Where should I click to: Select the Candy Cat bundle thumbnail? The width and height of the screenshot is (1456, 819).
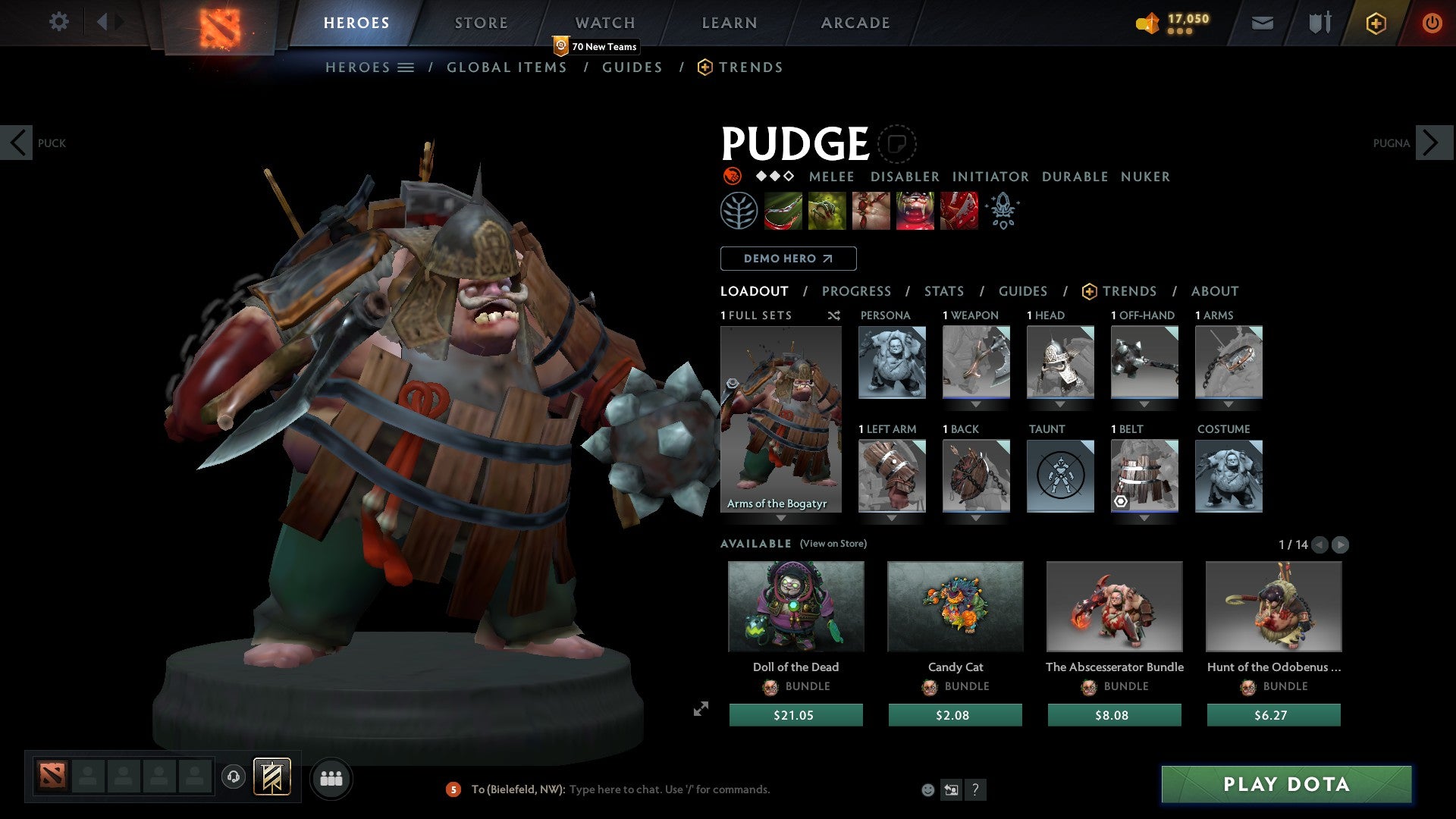tap(955, 607)
